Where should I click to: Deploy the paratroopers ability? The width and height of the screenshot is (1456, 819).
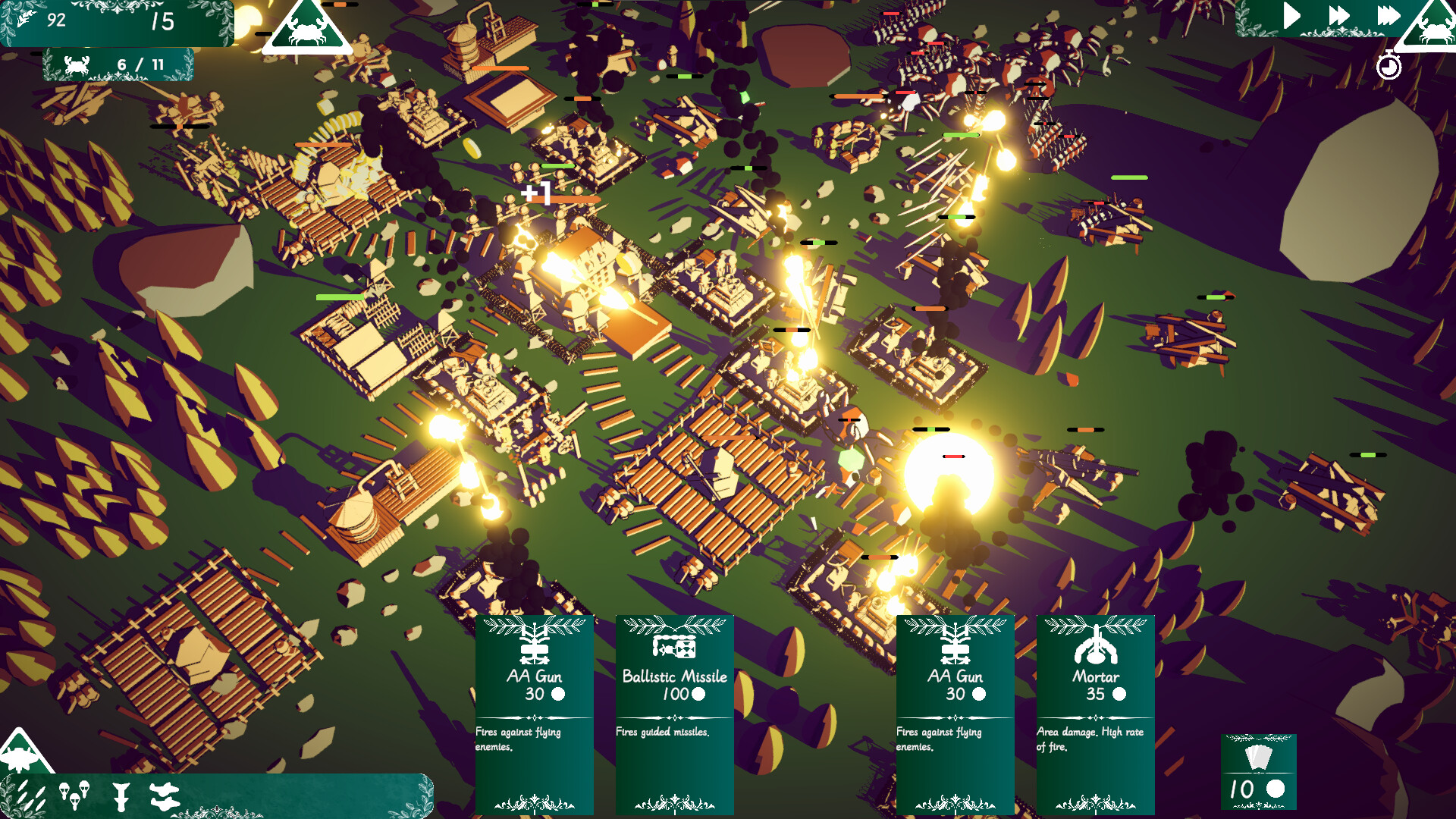tap(74, 795)
